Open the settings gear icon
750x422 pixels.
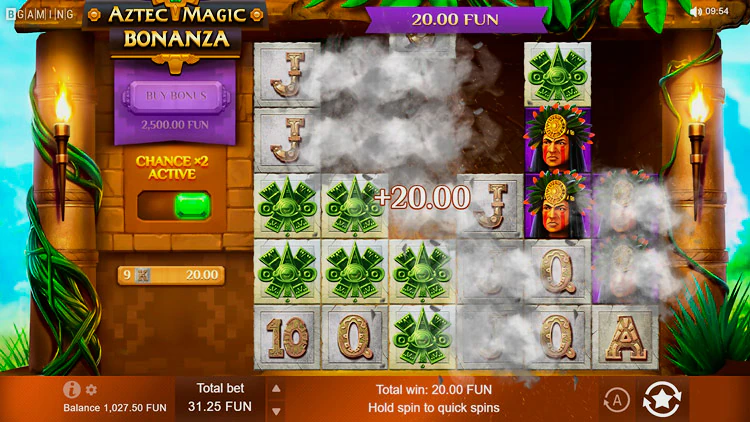click(91, 390)
